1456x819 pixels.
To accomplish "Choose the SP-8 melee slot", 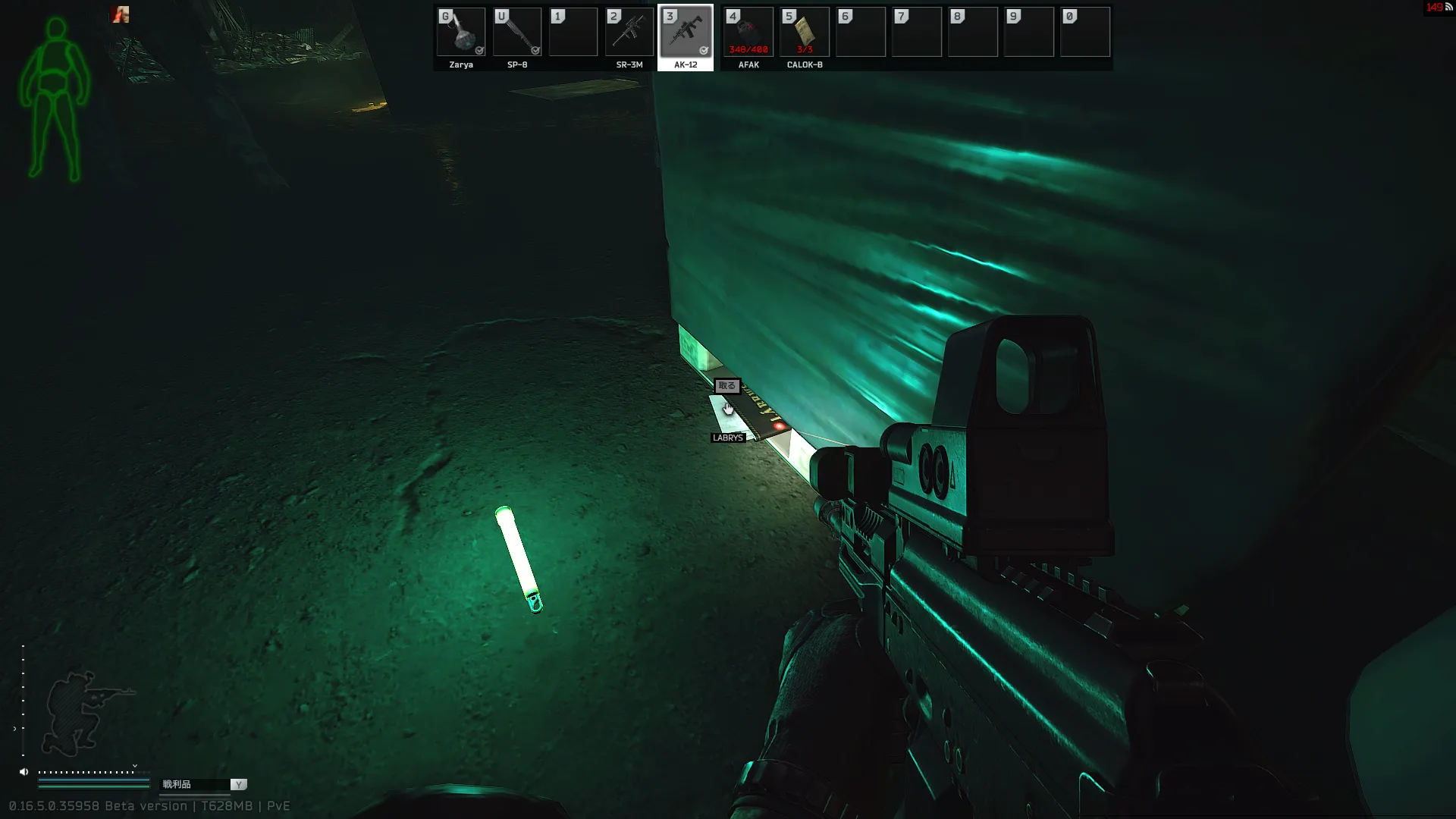I will (x=517, y=33).
